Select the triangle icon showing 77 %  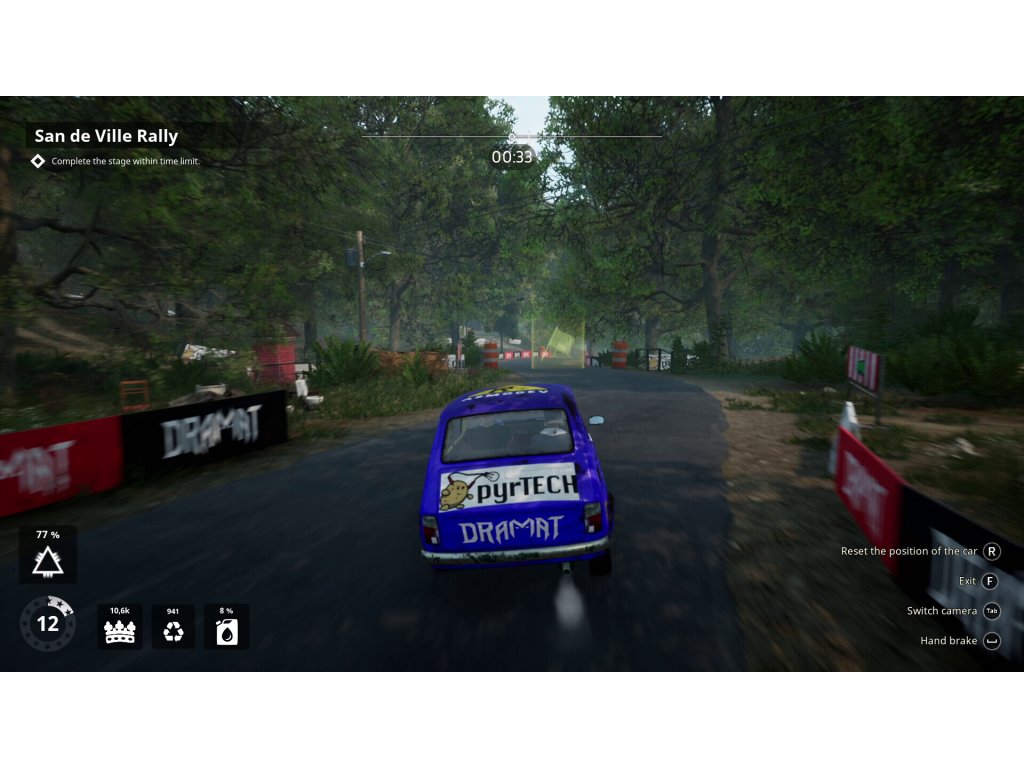(x=48, y=562)
